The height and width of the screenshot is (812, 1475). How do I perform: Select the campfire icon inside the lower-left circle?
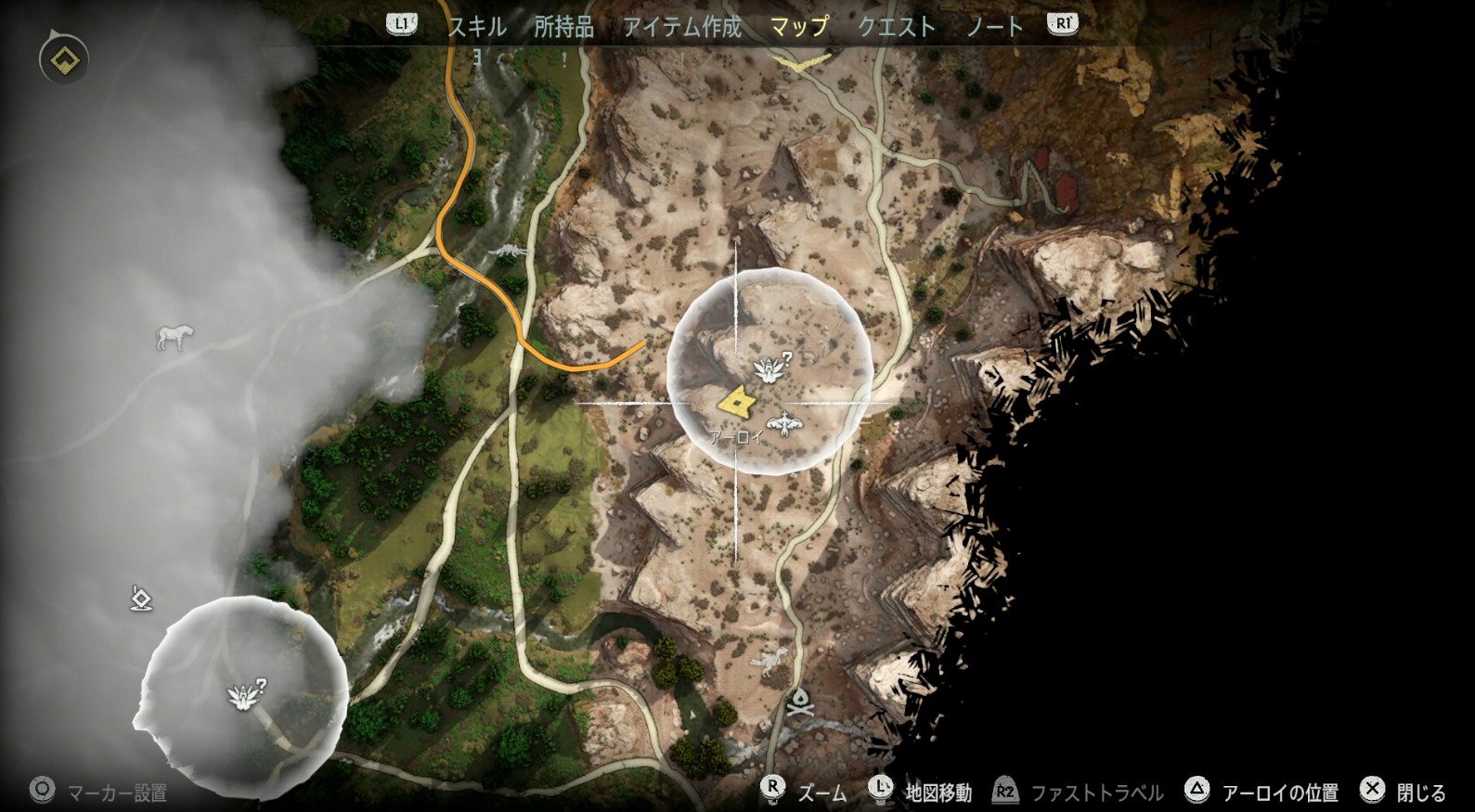click(x=242, y=696)
